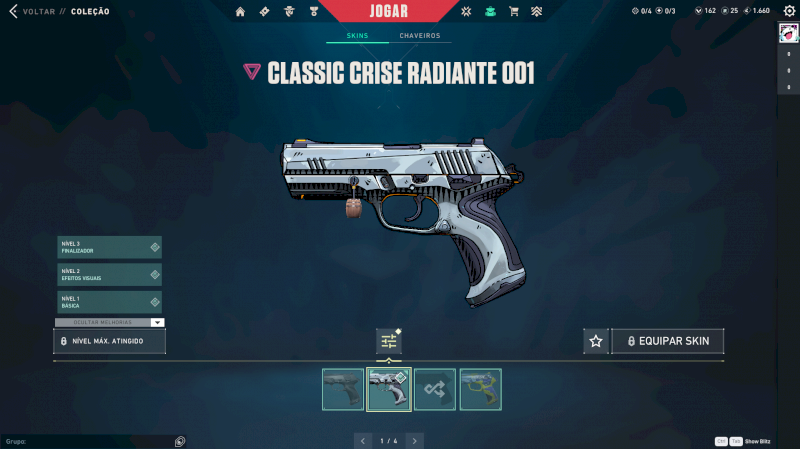Choose the blue and yellow Classic skin
Screen dimensions: 800x449
(x=480, y=389)
